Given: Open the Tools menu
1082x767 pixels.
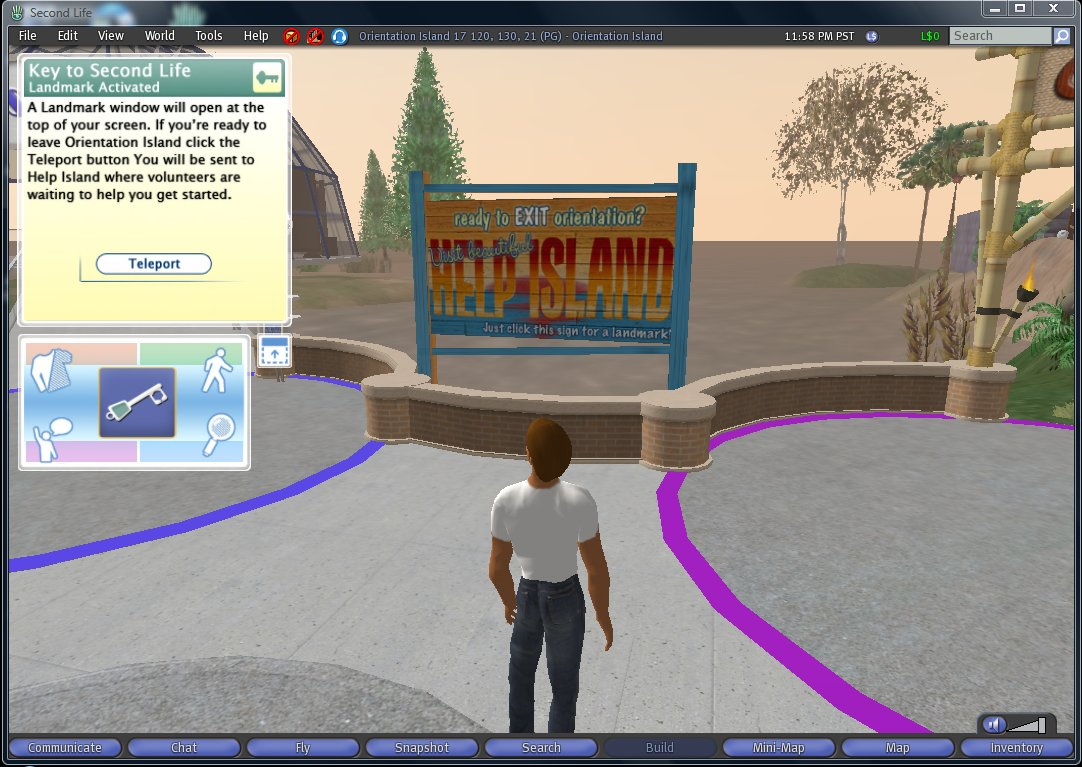Looking at the screenshot, I should (x=209, y=36).
